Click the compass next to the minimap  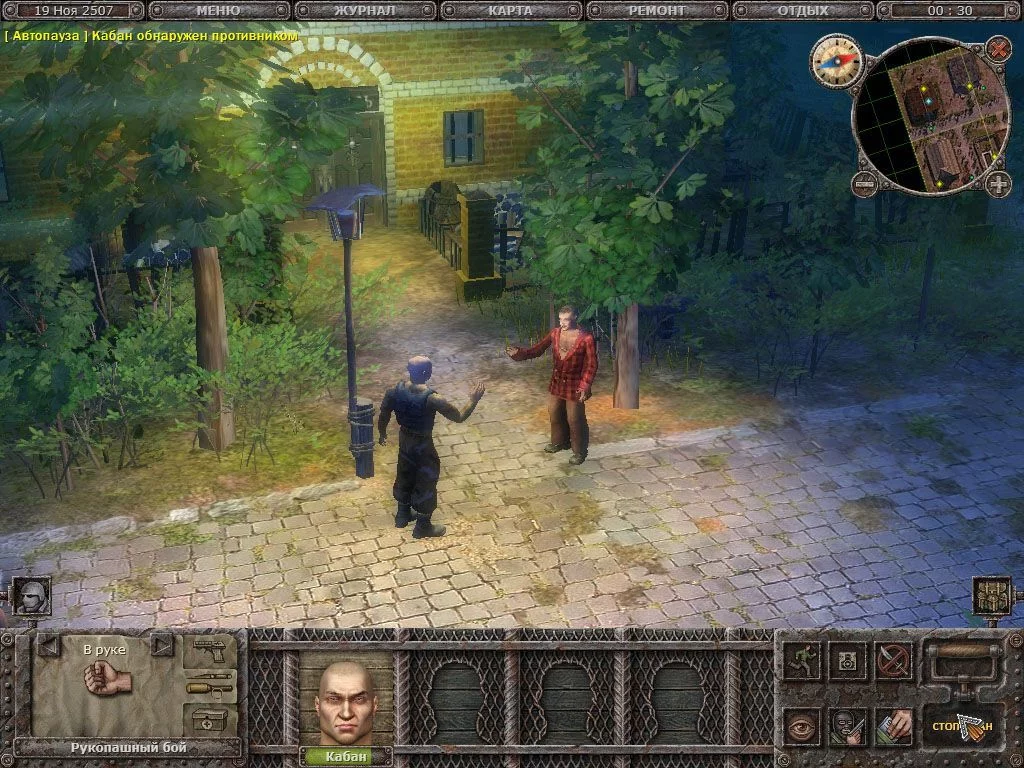click(834, 58)
